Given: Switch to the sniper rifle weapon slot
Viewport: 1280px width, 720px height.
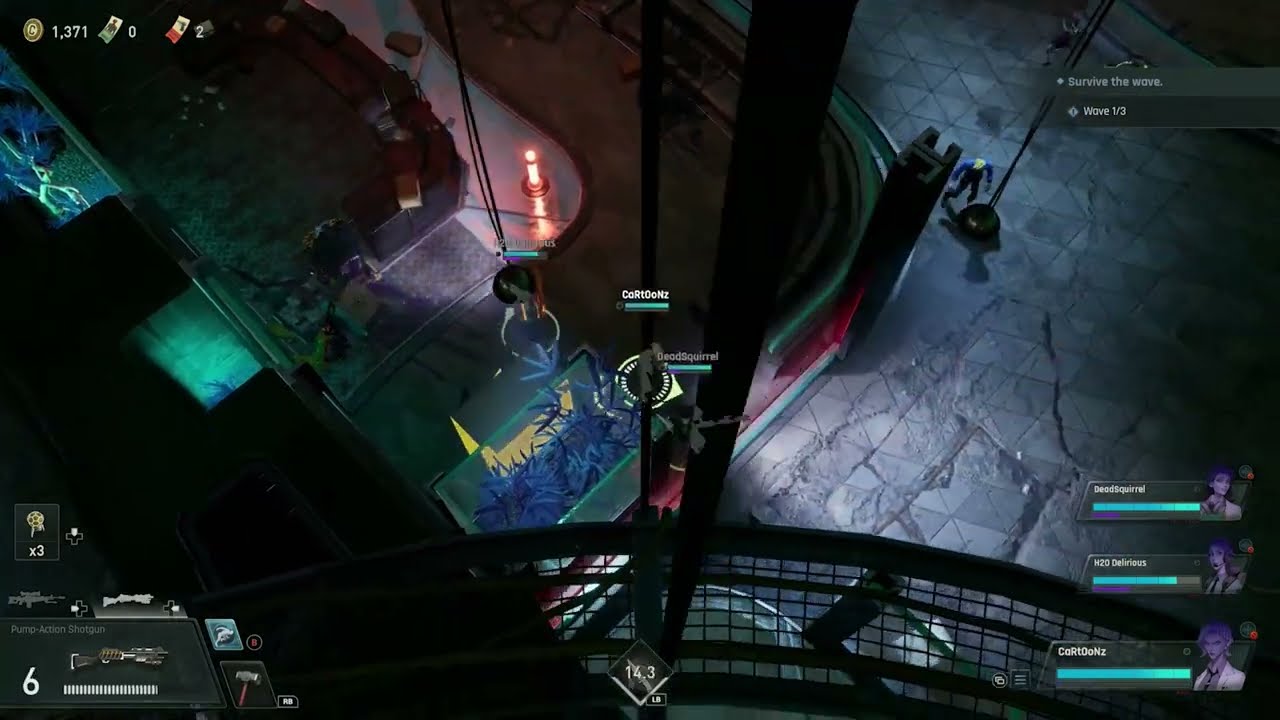Looking at the screenshot, I should pos(36,600).
